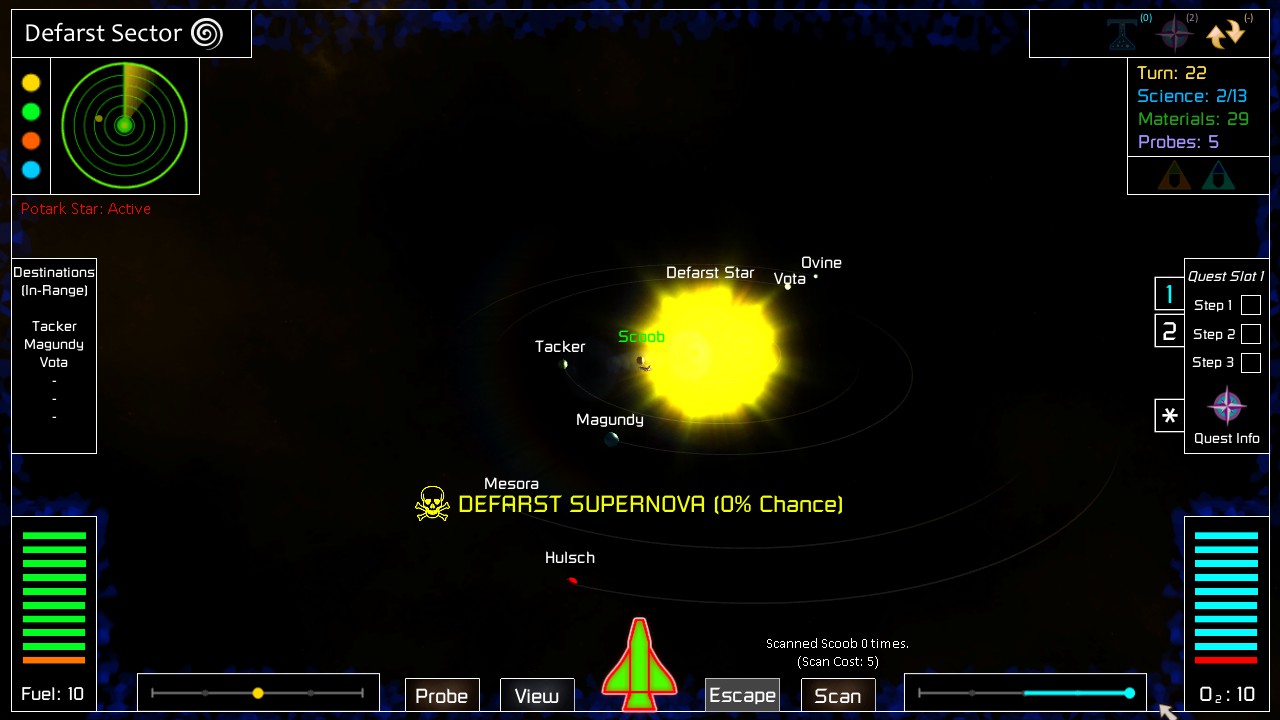Switch to quest slot 2
This screenshot has width=1280, height=720.
click(1169, 331)
